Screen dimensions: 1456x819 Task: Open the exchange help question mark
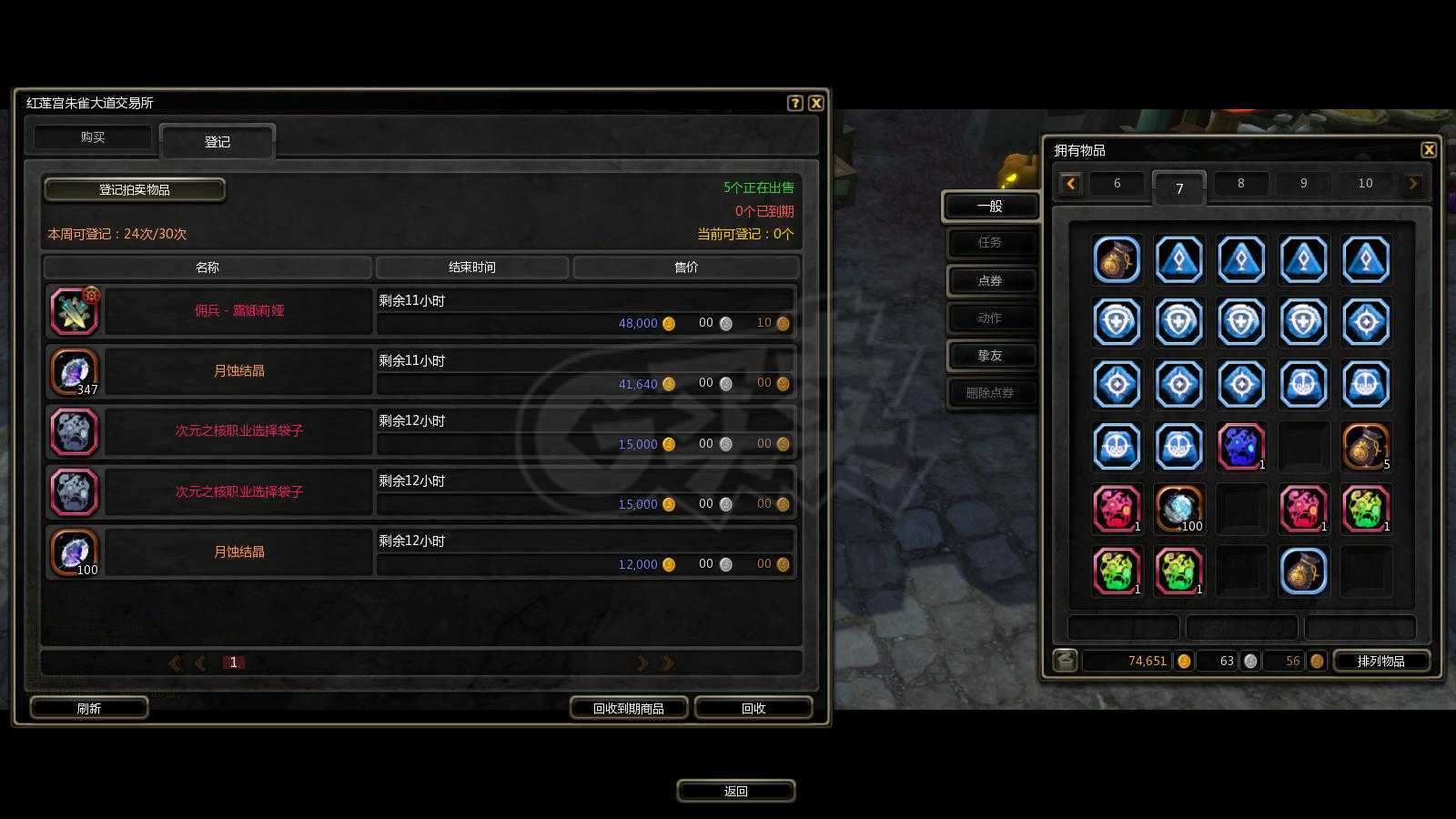(x=794, y=103)
